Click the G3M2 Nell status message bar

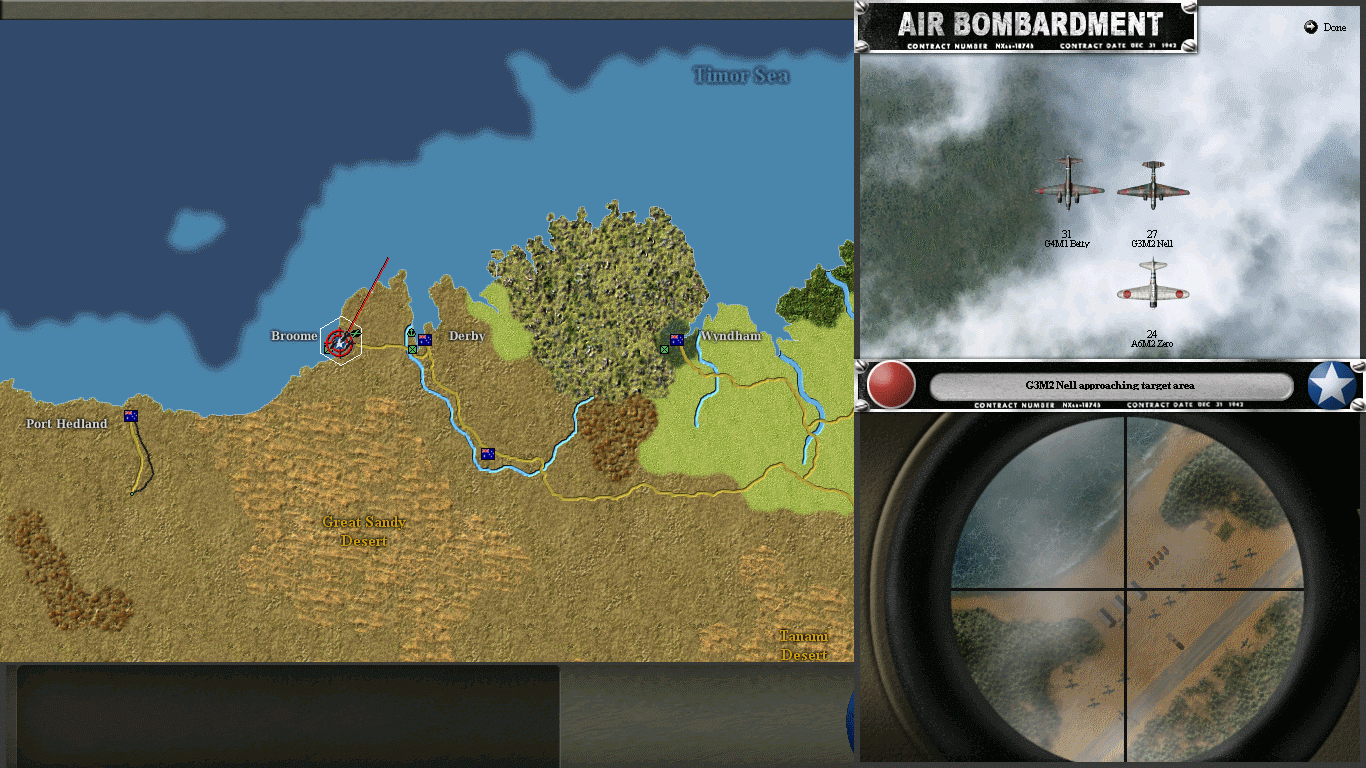[1109, 386]
